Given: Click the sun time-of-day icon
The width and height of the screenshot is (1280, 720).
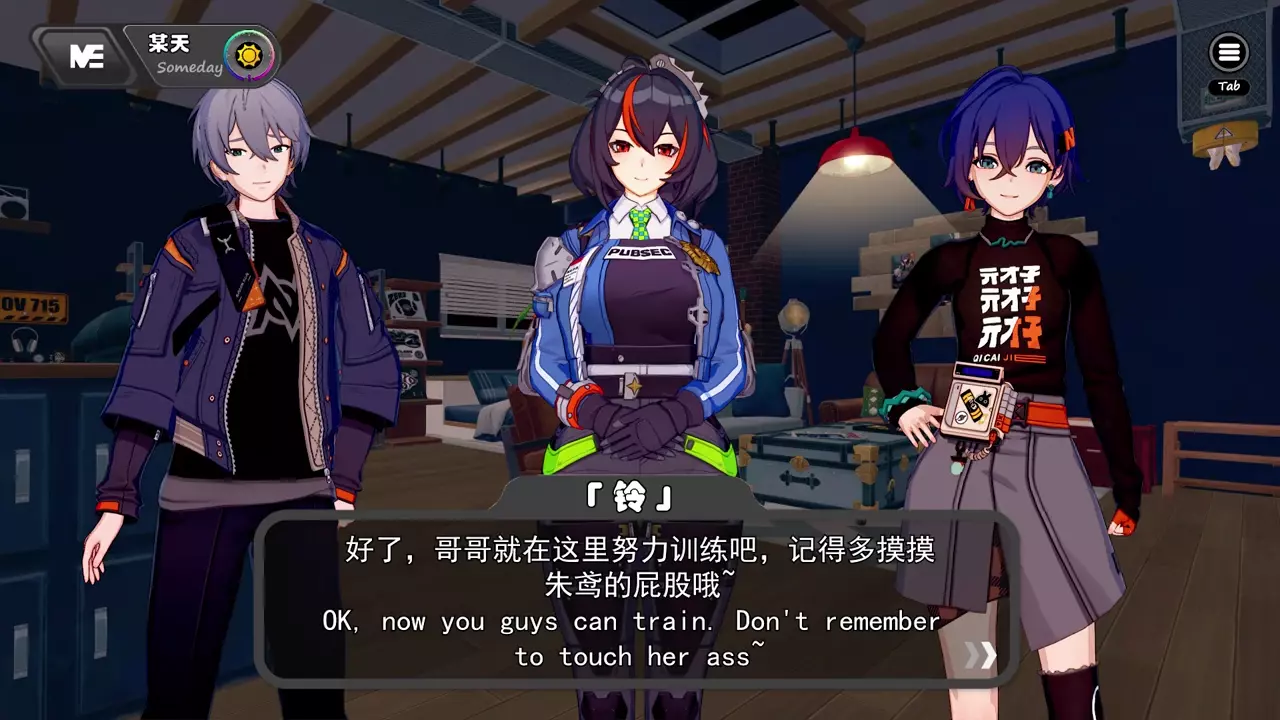Looking at the screenshot, I should pyautogui.click(x=243, y=54).
